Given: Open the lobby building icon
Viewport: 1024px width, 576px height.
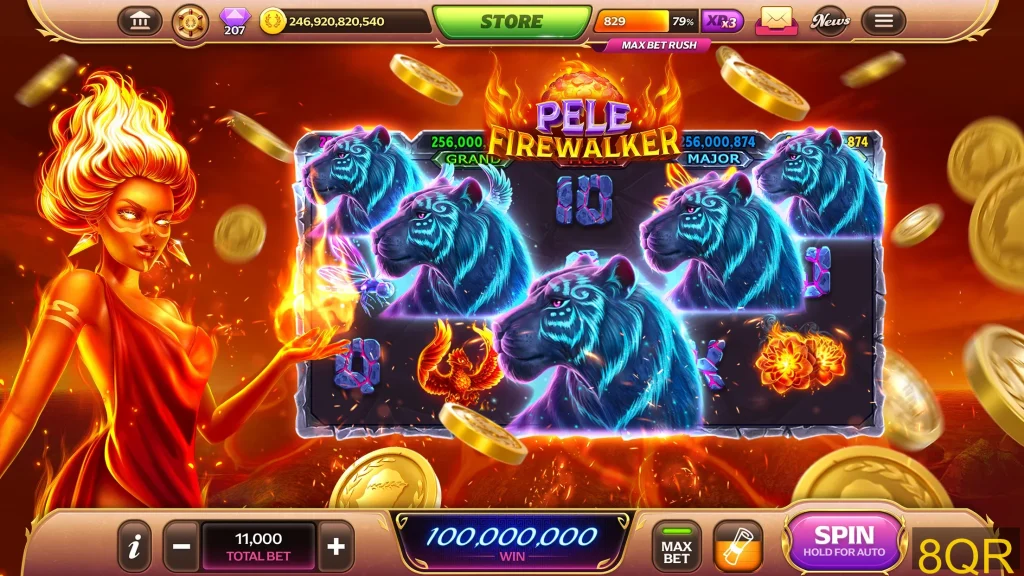Looking at the screenshot, I should pyautogui.click(x=140, y=21).
